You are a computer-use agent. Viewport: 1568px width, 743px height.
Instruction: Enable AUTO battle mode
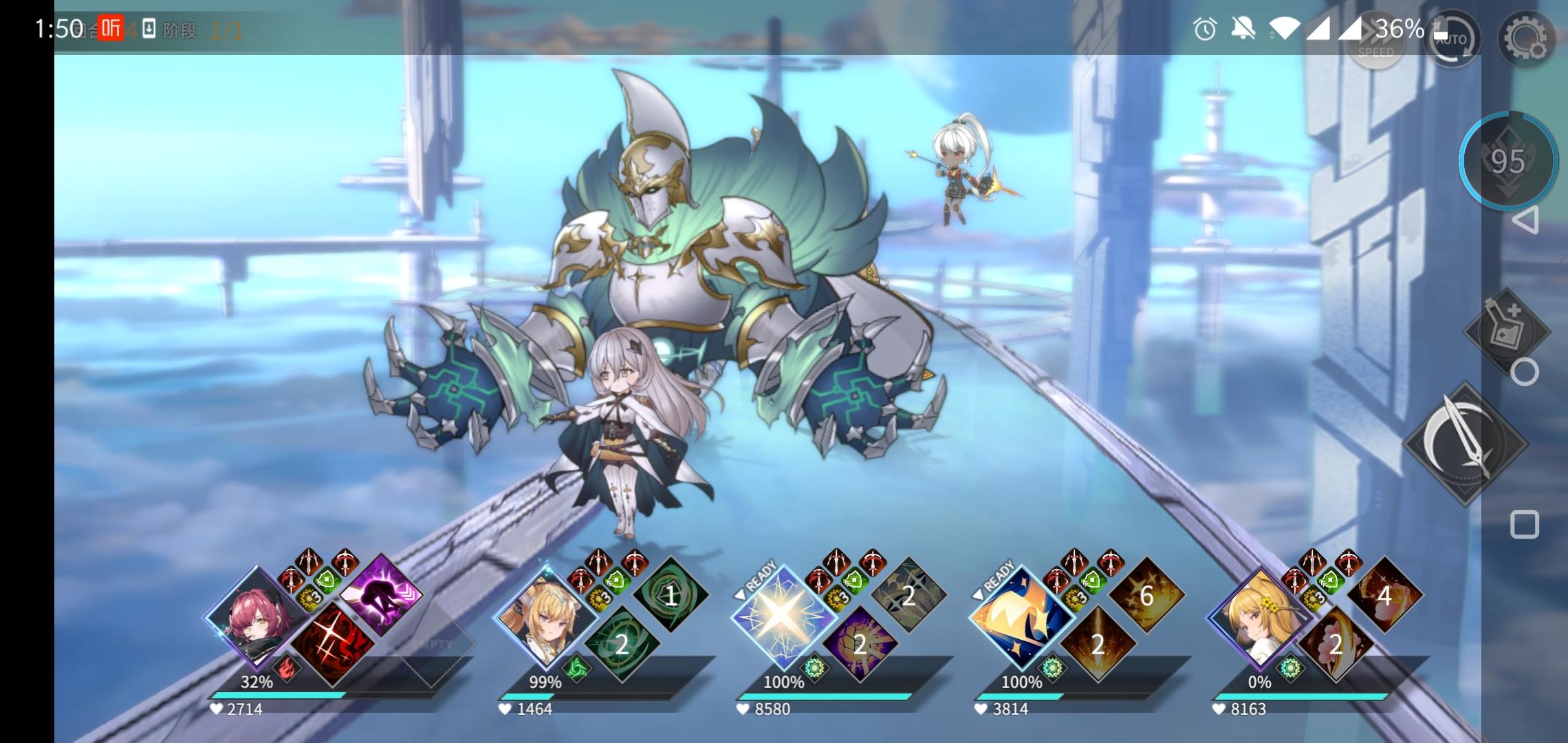tap(1453, 40)
